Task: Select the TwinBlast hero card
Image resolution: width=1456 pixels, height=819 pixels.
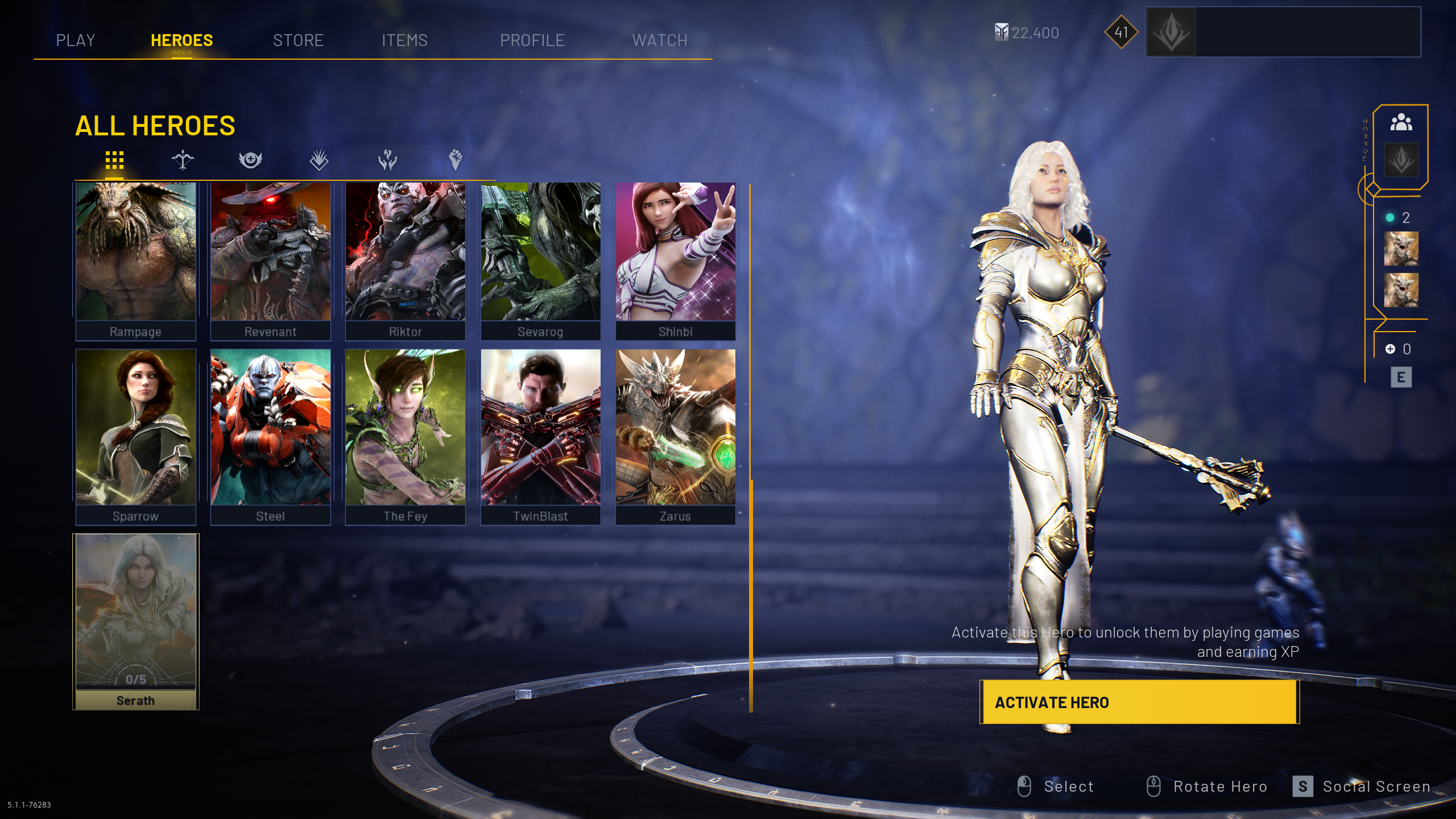Action: coord(540,436)
